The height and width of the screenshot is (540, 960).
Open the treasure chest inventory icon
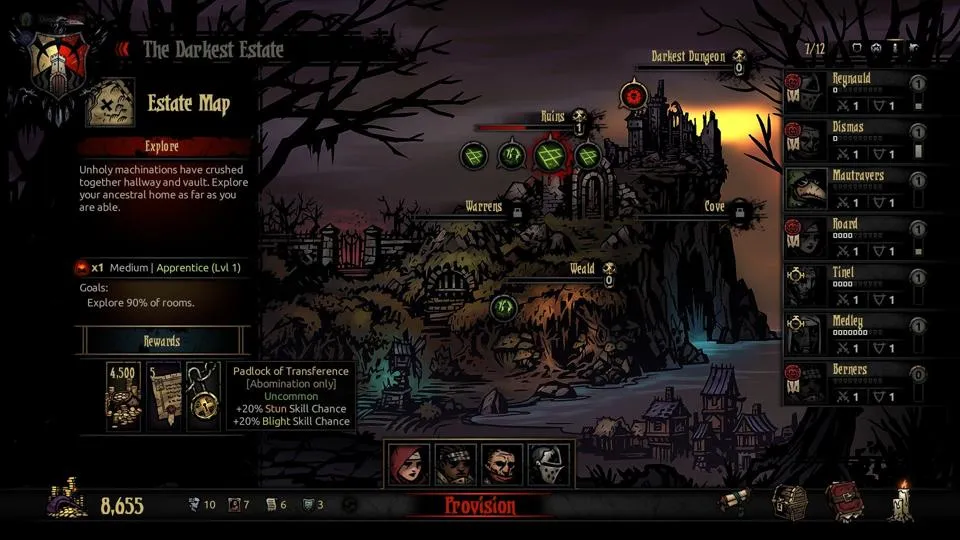coord(788,502)
